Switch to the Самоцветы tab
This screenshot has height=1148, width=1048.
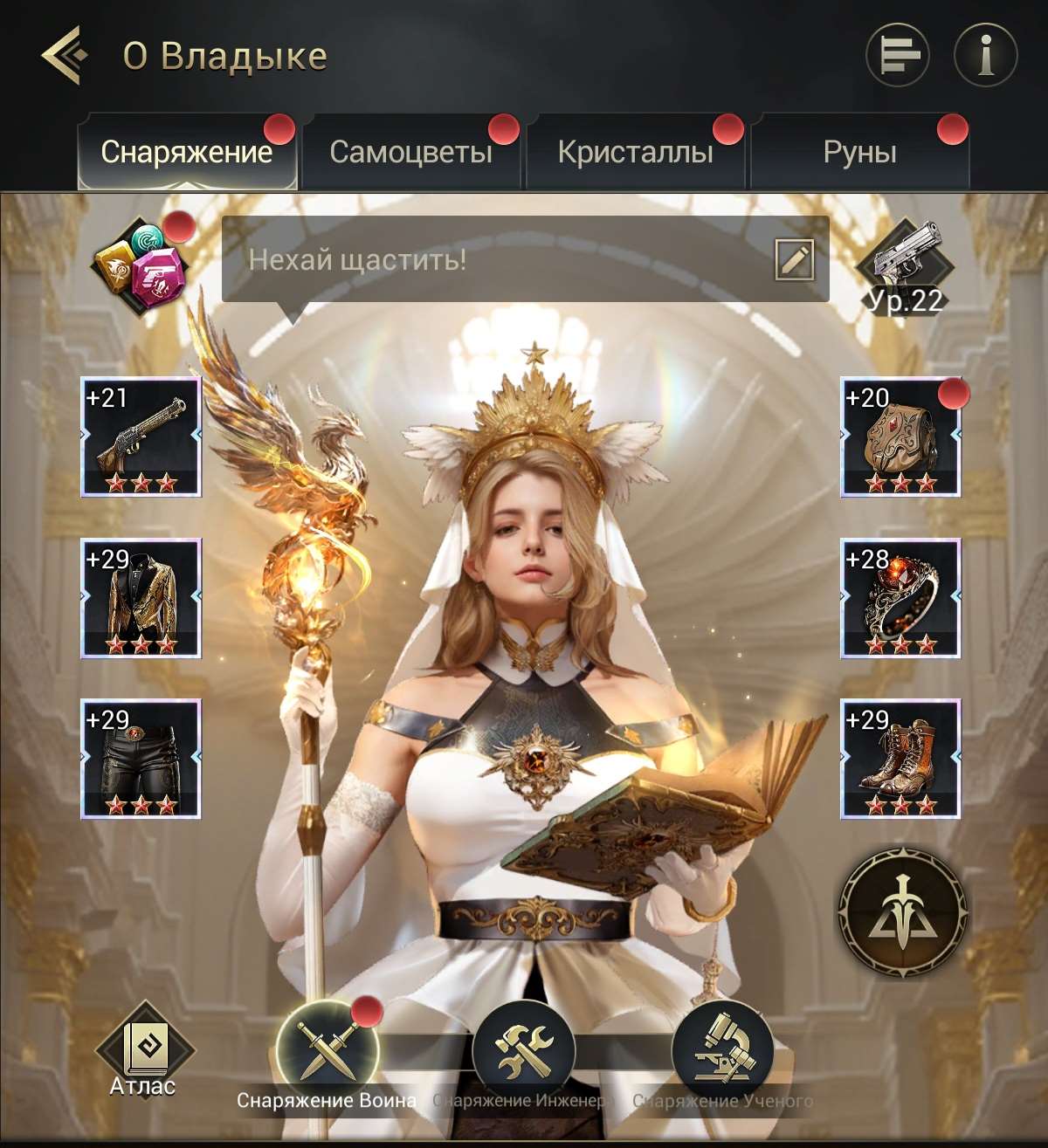[x=410, y=152]
